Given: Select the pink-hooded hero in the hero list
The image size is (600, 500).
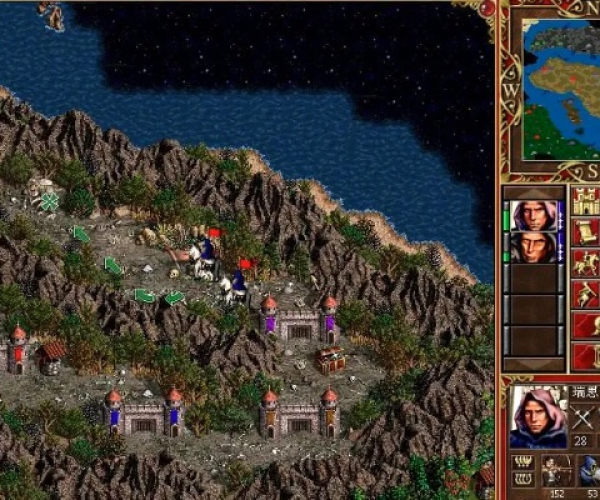Looking at the screenshot, I should click(534, 215).
